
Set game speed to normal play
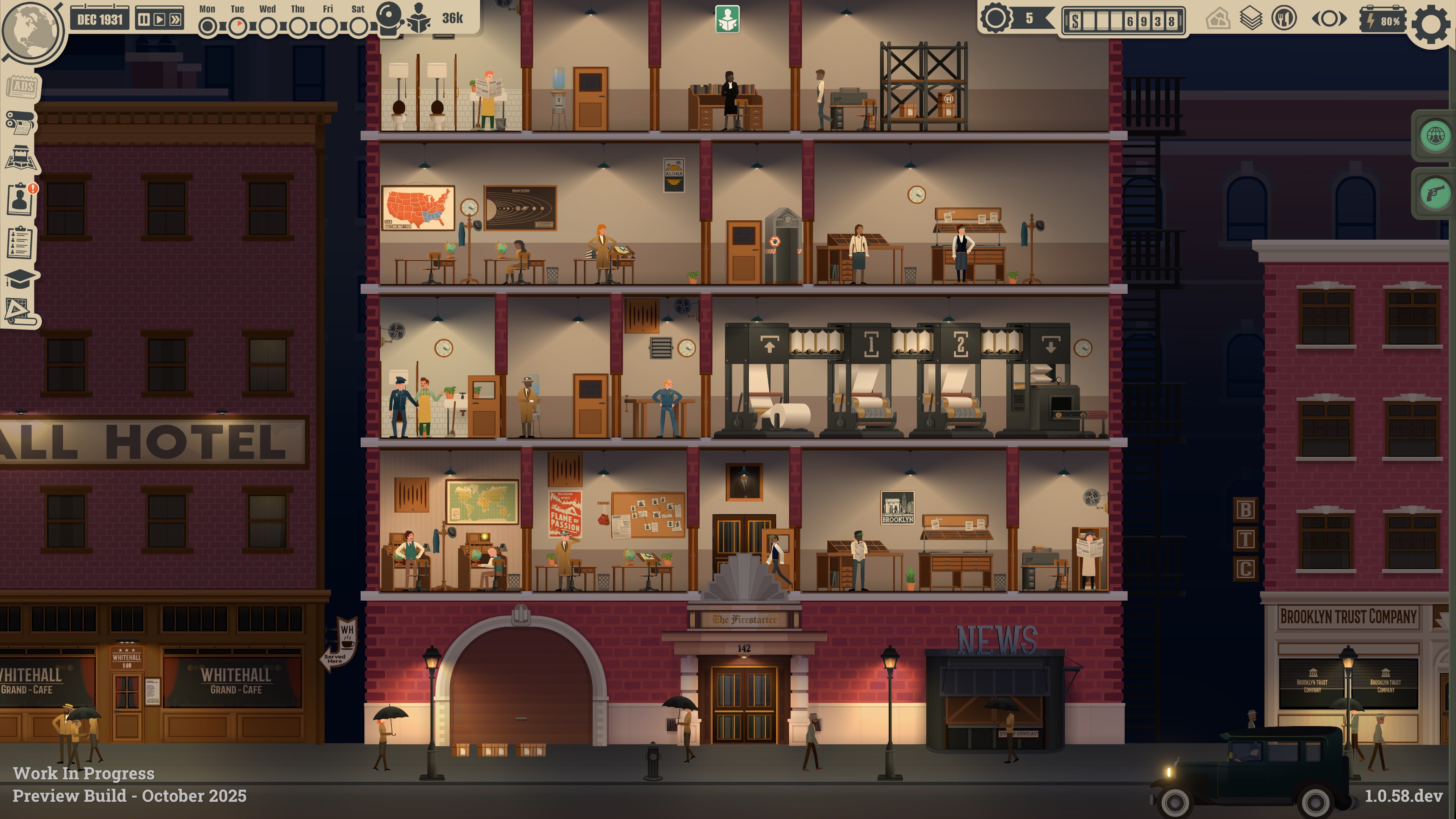coord(160,20)
